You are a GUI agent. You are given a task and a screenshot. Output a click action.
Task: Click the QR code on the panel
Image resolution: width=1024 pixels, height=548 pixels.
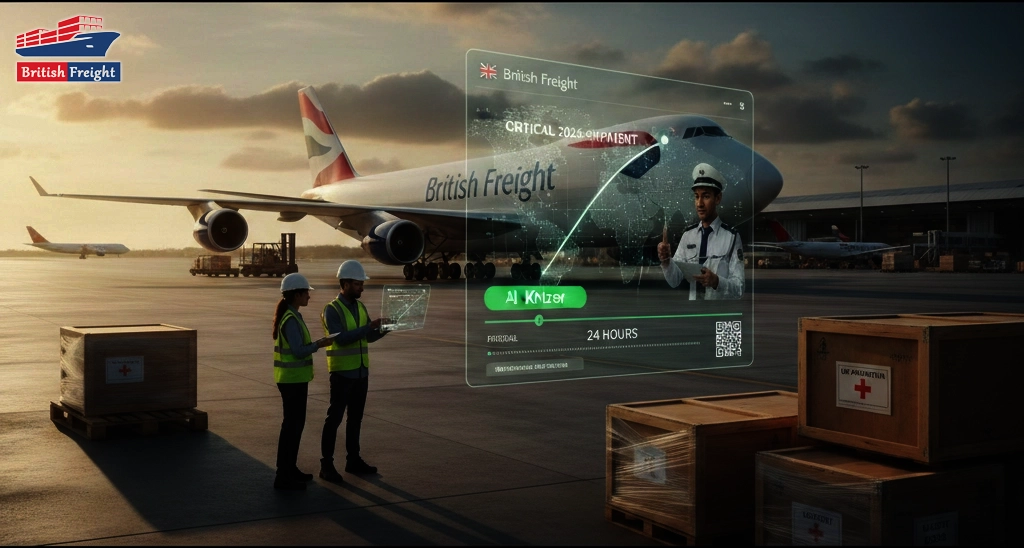[728, 338]
